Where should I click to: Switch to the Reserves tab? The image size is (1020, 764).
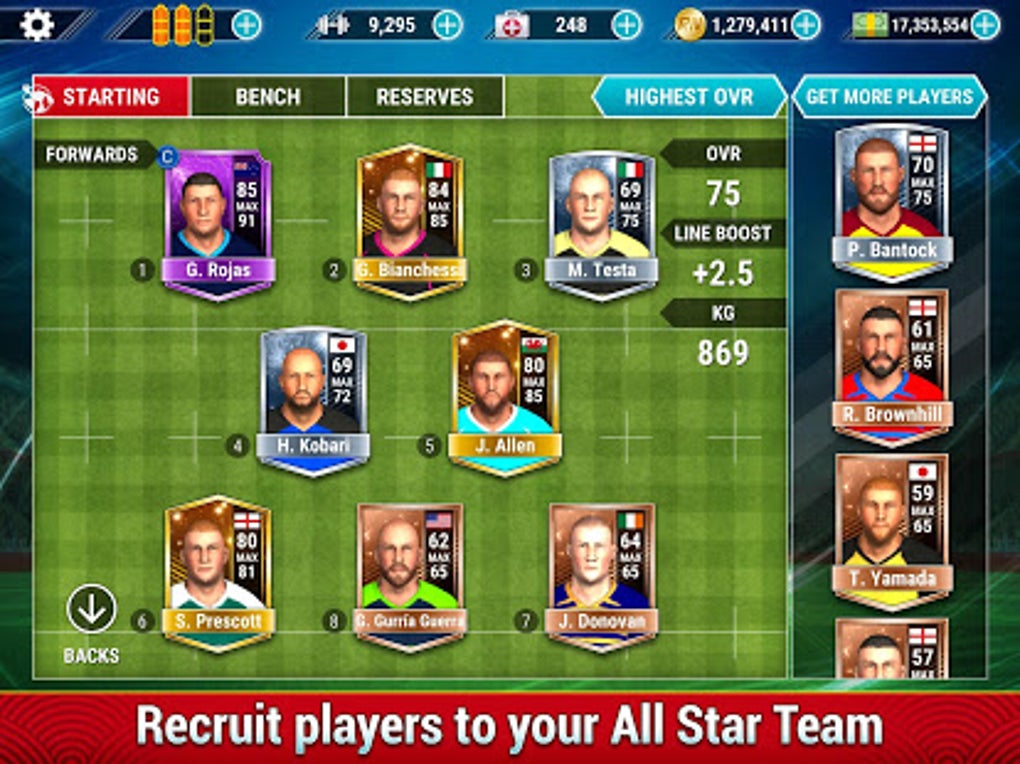[424, 97]
